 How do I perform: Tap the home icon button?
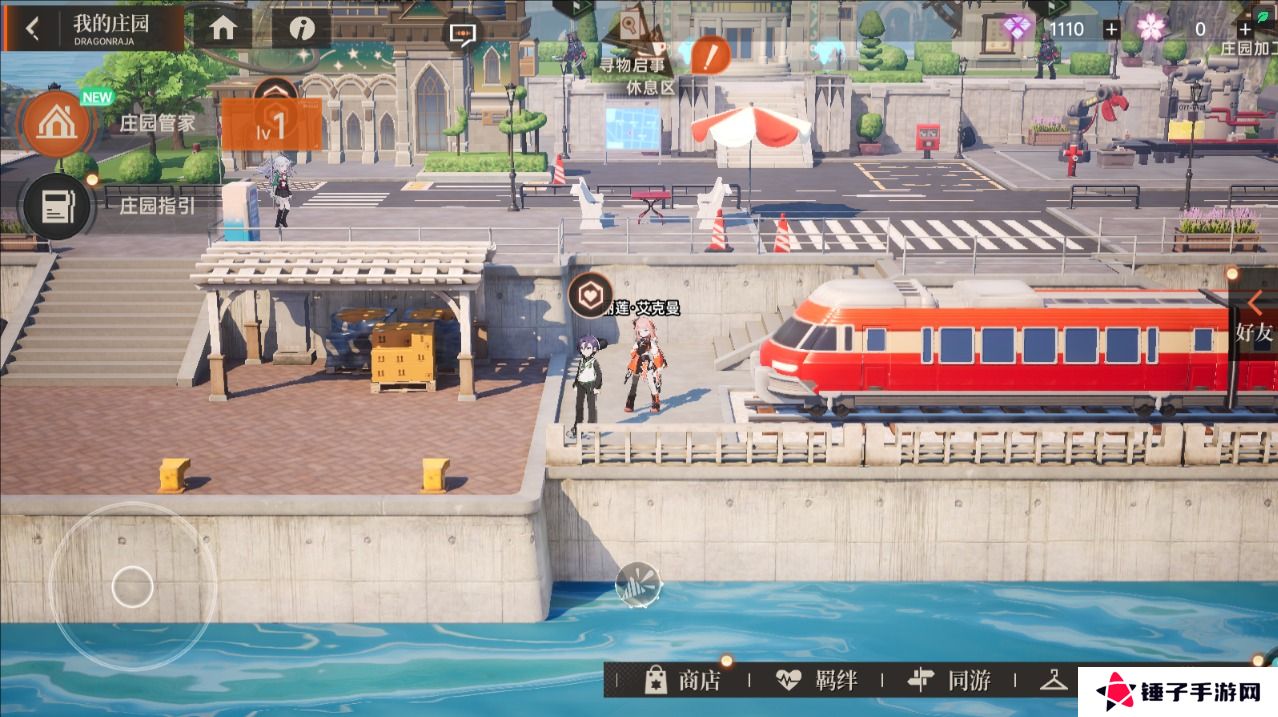[222, 28]
